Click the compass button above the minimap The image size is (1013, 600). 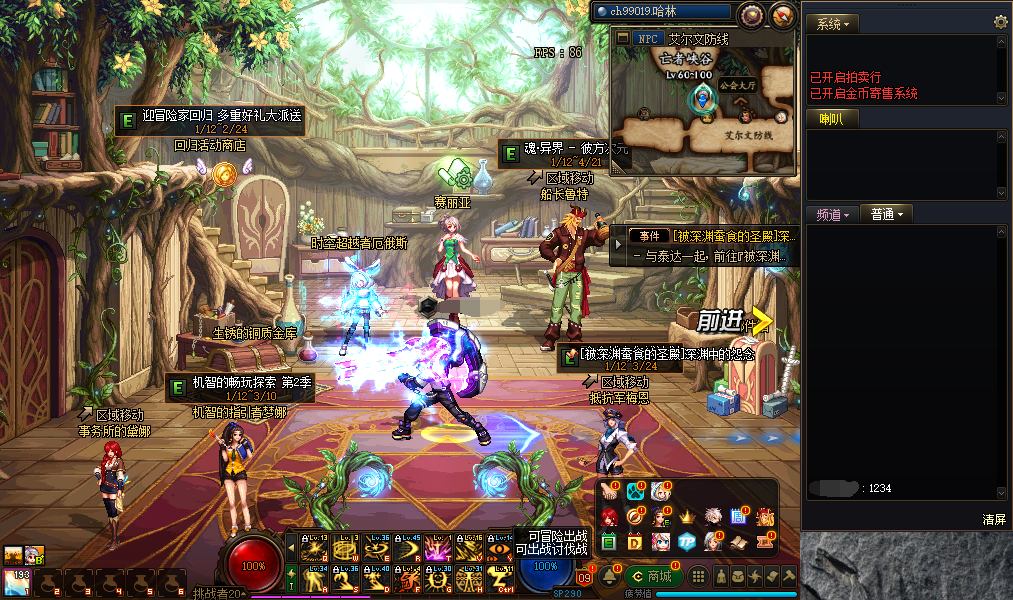[x=750, y=15]
